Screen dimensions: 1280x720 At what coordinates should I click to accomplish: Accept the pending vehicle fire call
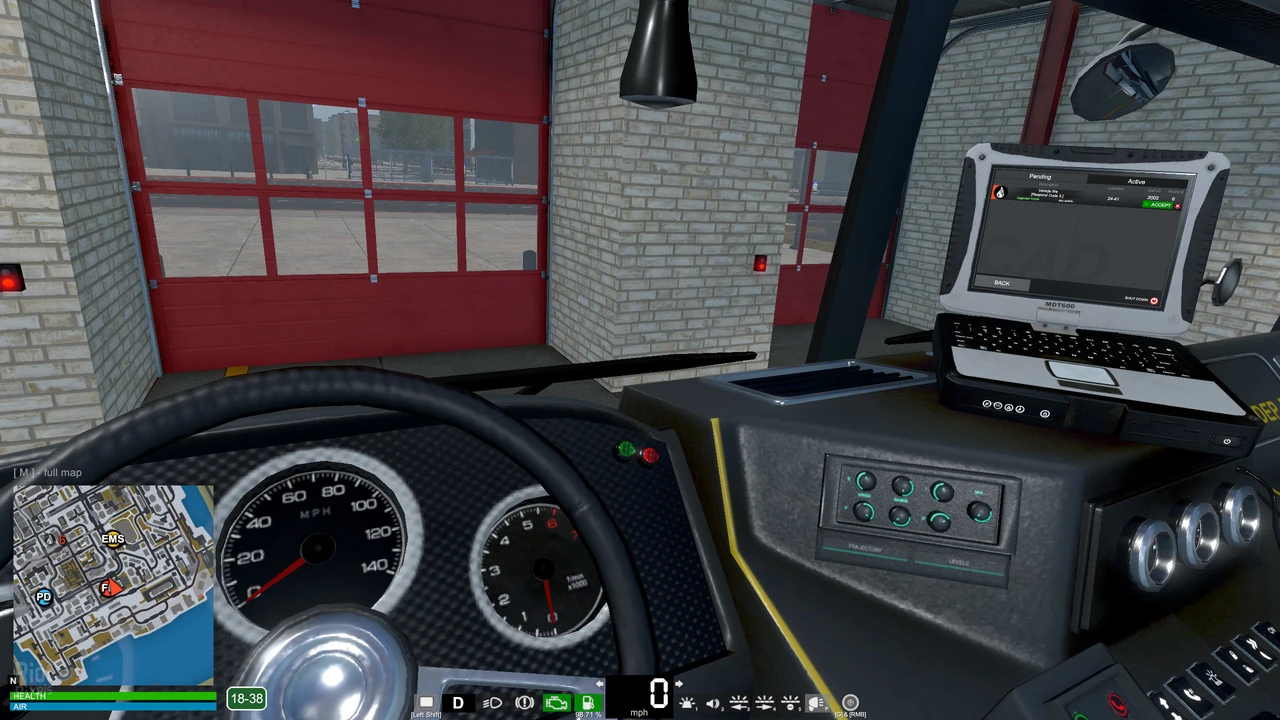click(x=1158, y=205)
